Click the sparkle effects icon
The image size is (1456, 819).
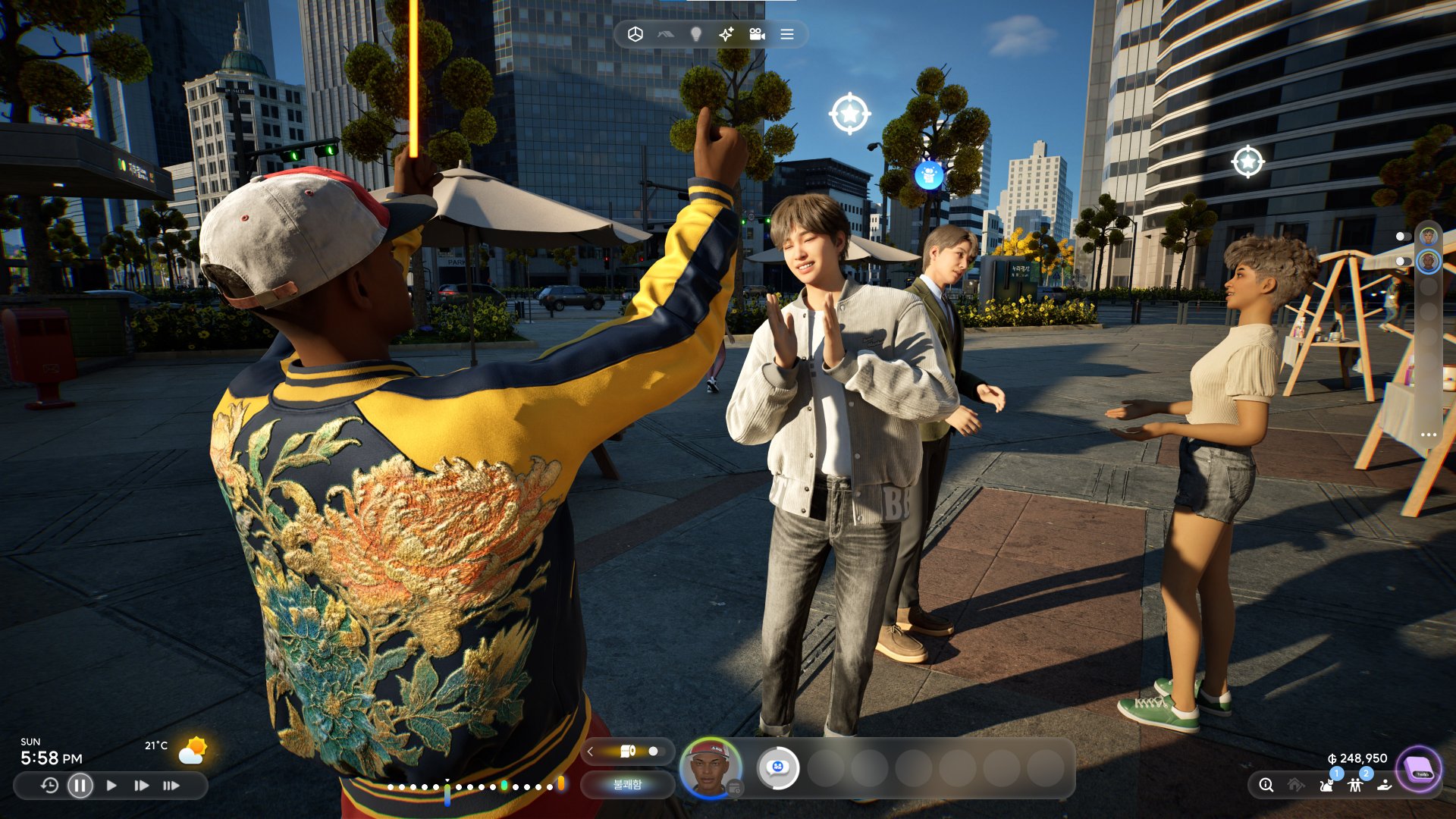coord(726,35)
